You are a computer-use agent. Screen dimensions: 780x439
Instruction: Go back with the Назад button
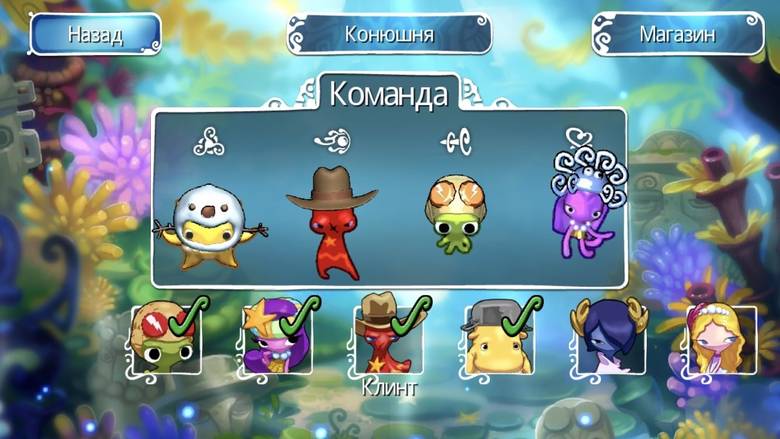pyautogui.click(x=95, y=34)
